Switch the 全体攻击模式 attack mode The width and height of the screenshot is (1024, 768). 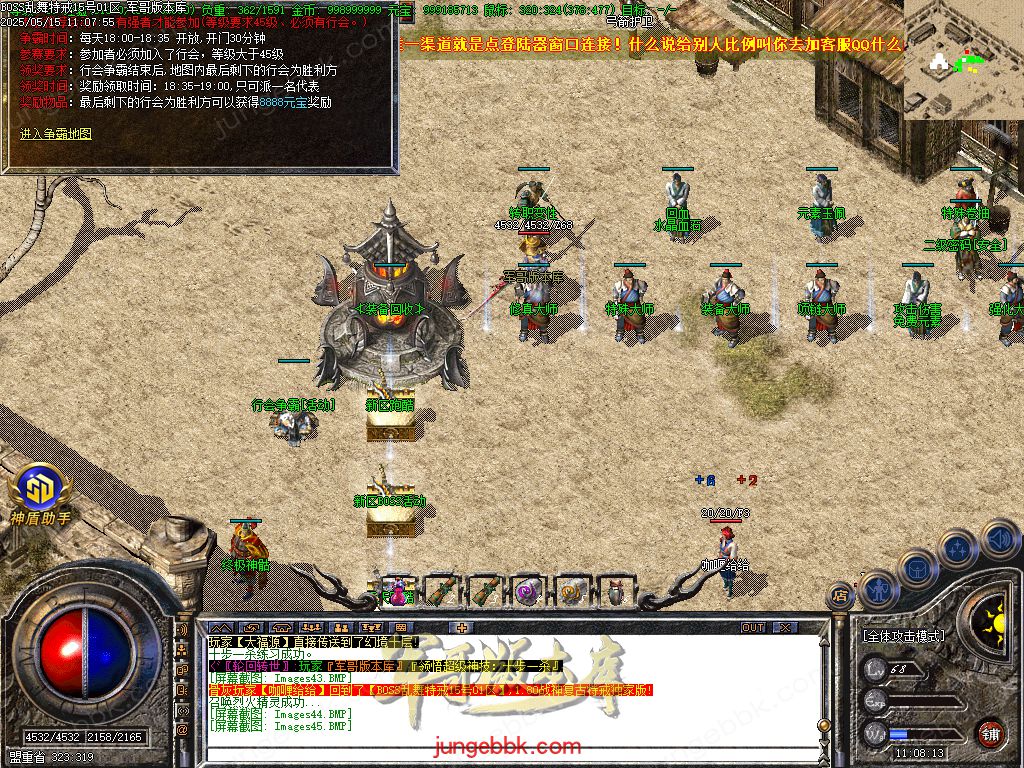pos(904,635)
